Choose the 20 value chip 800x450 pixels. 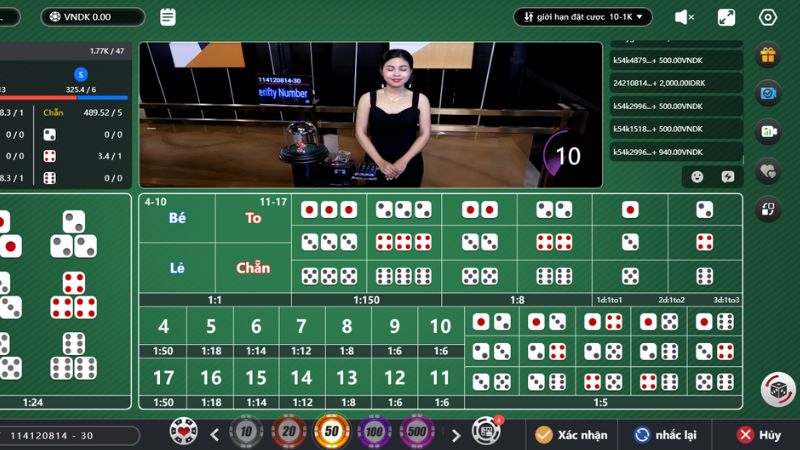288,433
